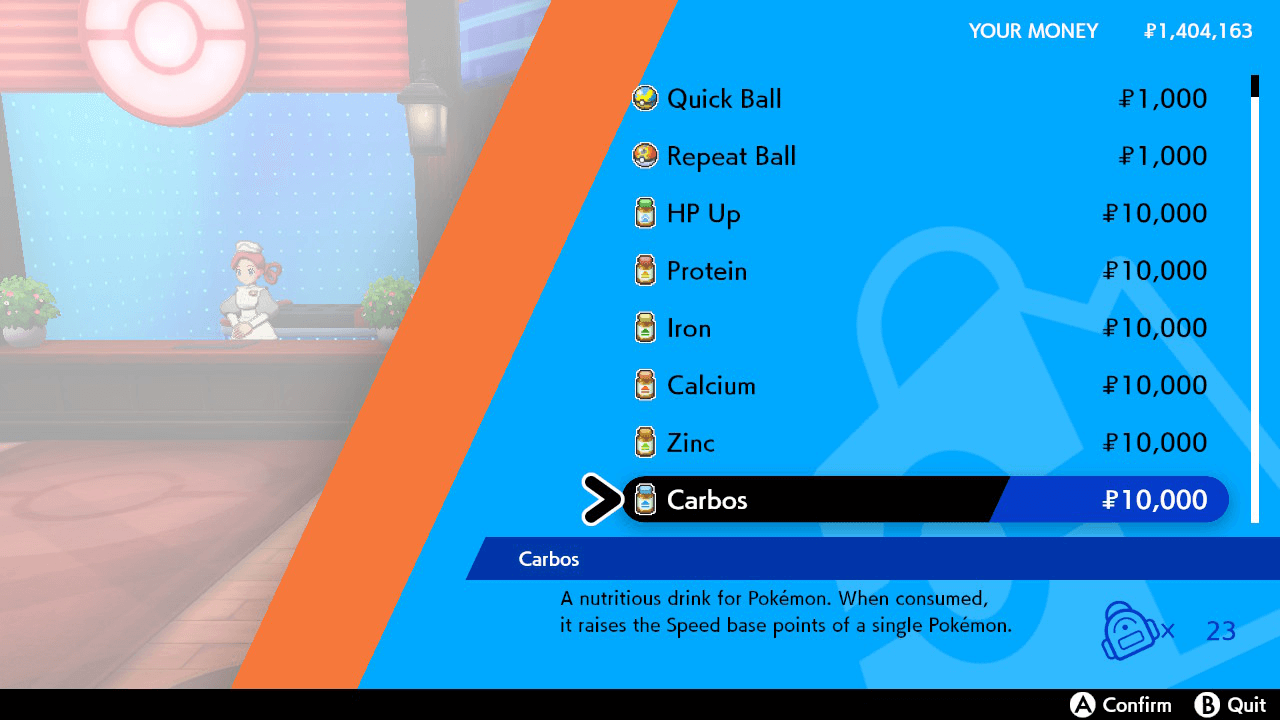Click the Repeat Ball sprite icon
Screen dimensions: 1280x720
pyautogui.click(x=645, y=156)
